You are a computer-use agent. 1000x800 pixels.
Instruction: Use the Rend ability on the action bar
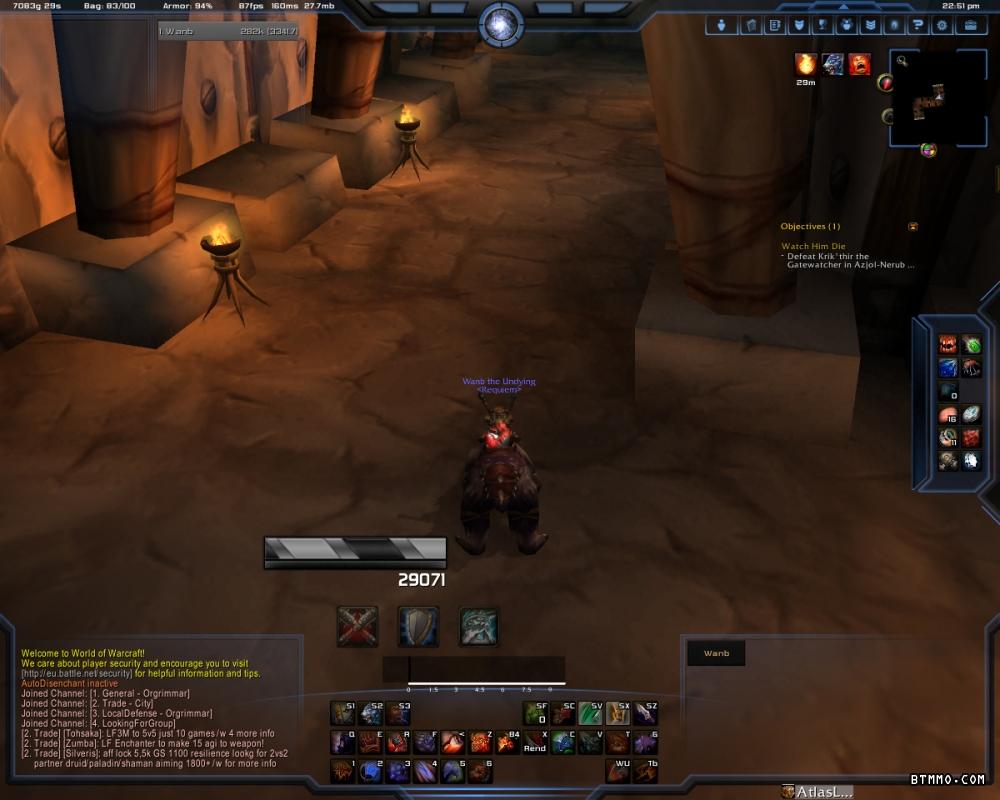(x=535, y=742)
